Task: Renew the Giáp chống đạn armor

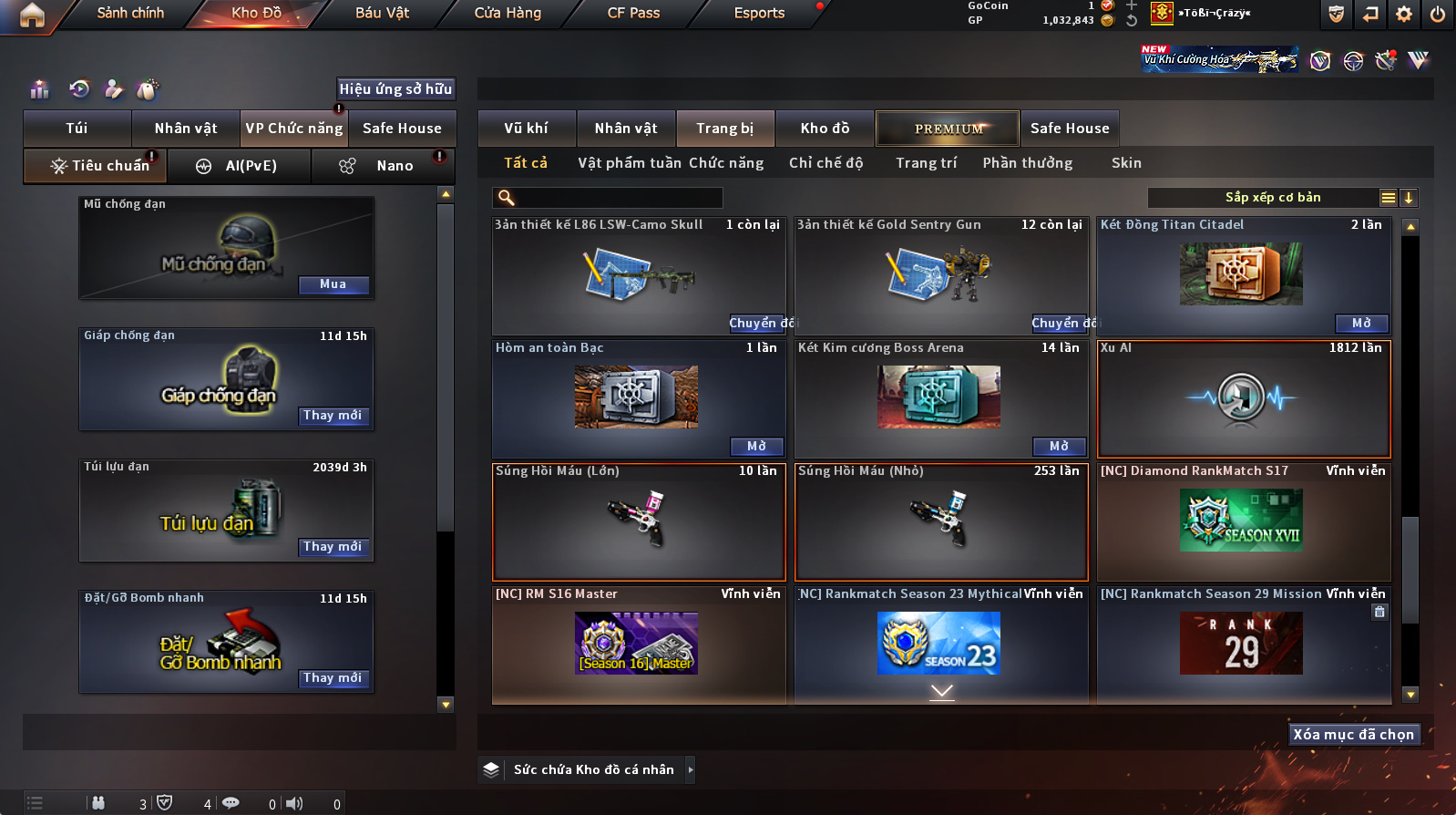Action: tap(333, 416)
